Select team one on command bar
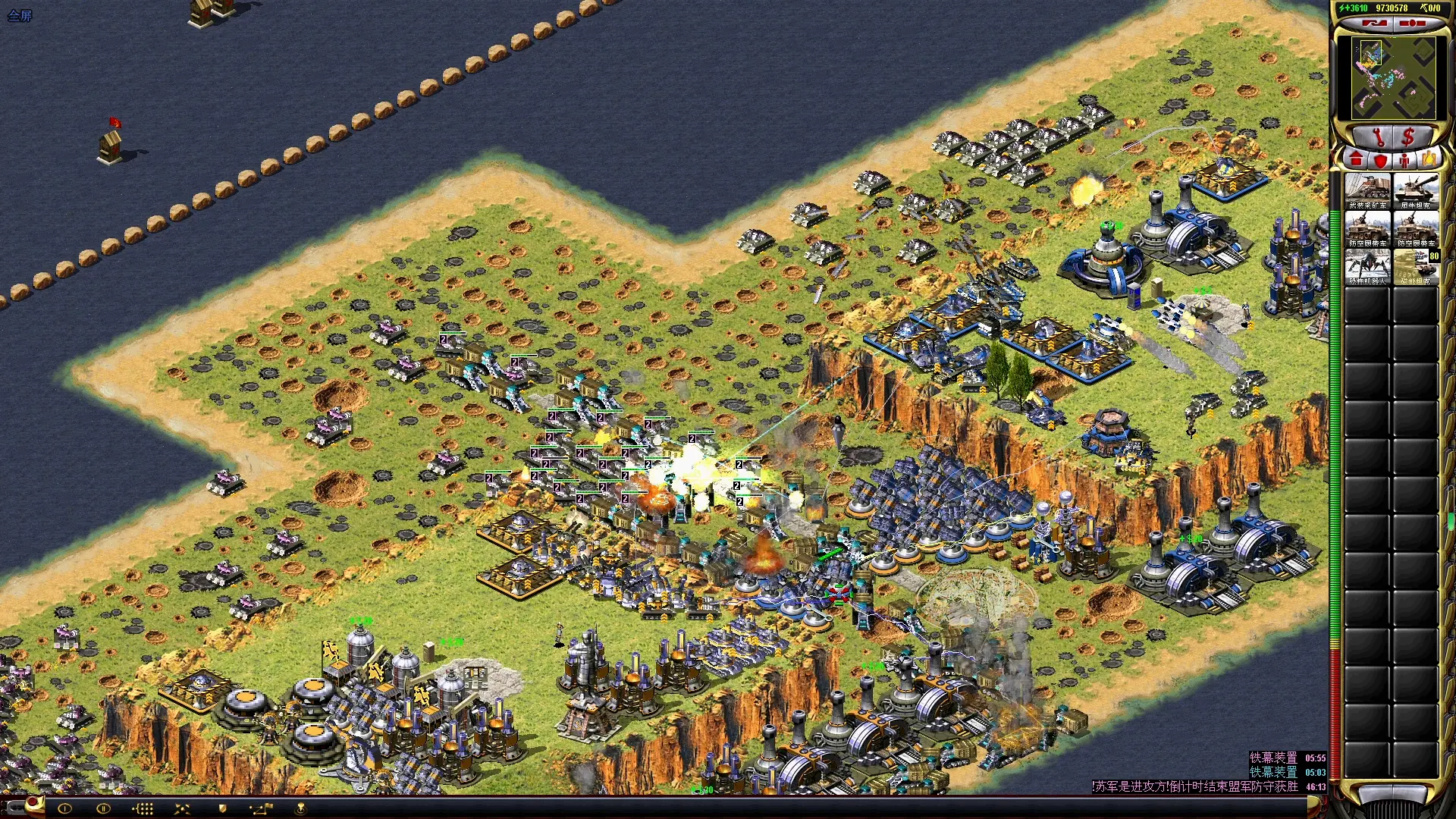 click(64, 808)
